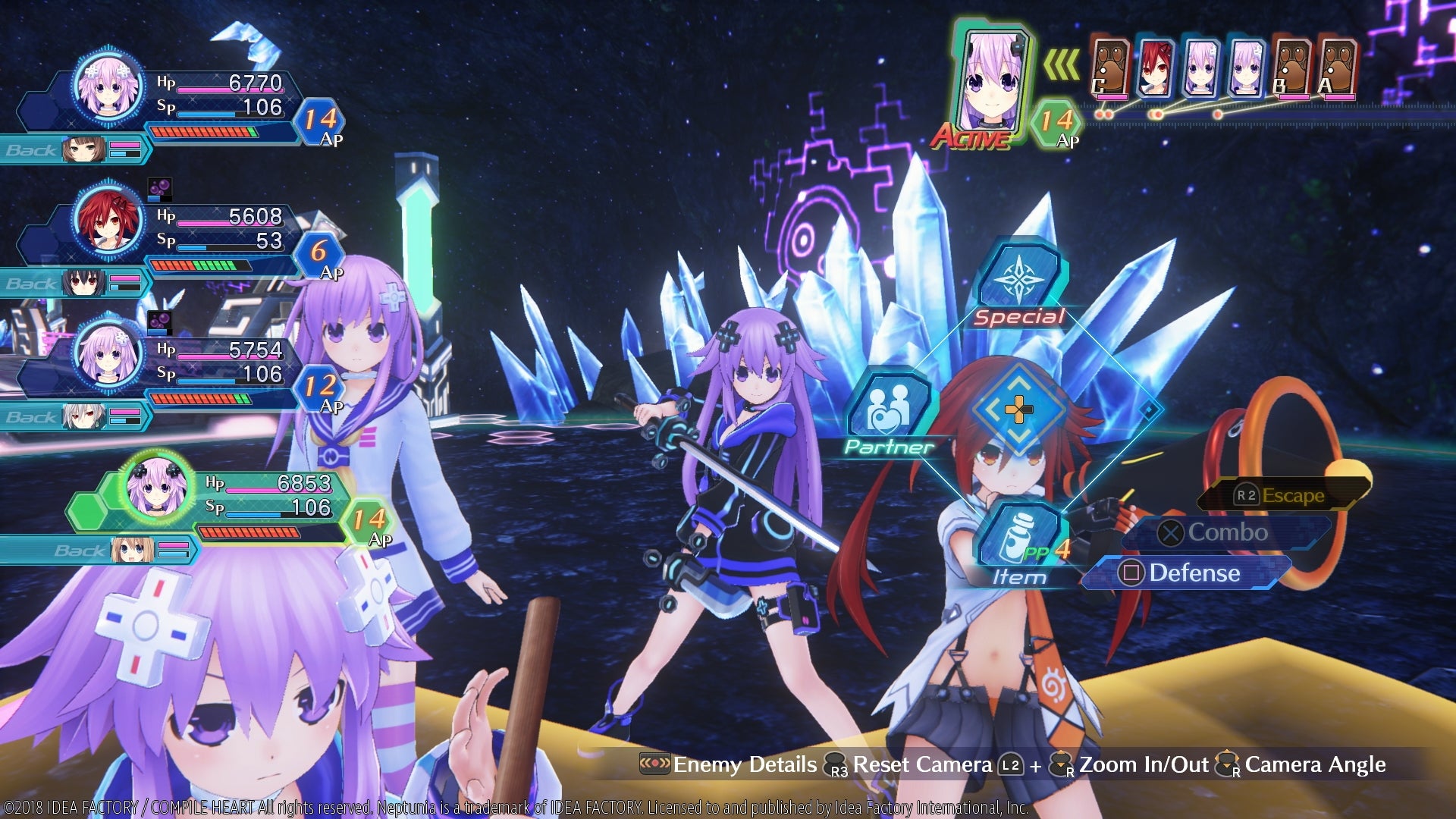Select the red-haired girl's turn order card
The height and width of the screenshot is (819, 1456).
(x=1155, y=70)
